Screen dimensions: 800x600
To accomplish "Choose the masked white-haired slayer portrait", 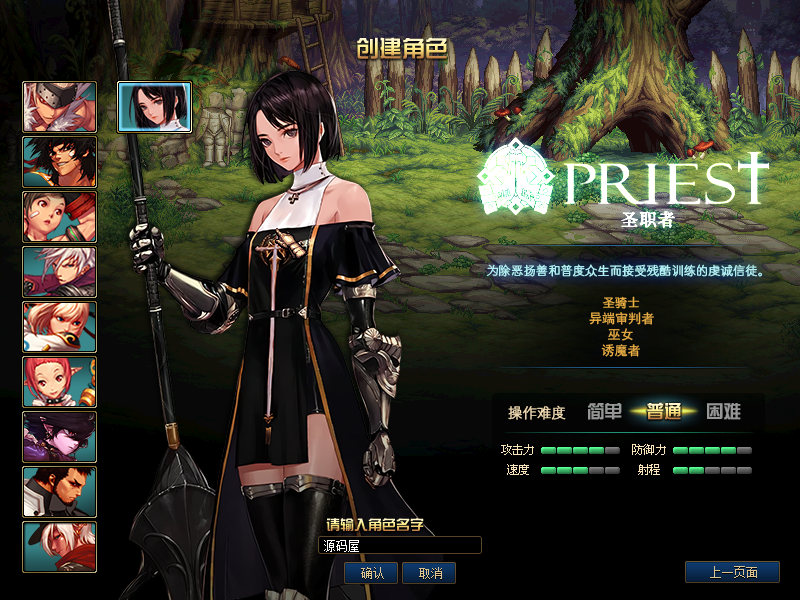I will pos(60,107).
